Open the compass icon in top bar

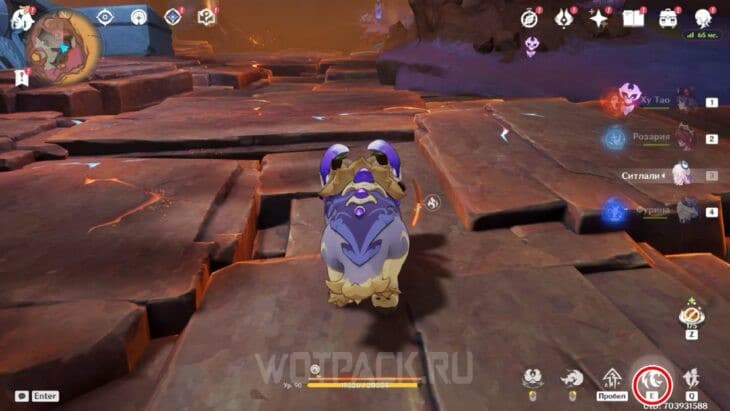529,17
